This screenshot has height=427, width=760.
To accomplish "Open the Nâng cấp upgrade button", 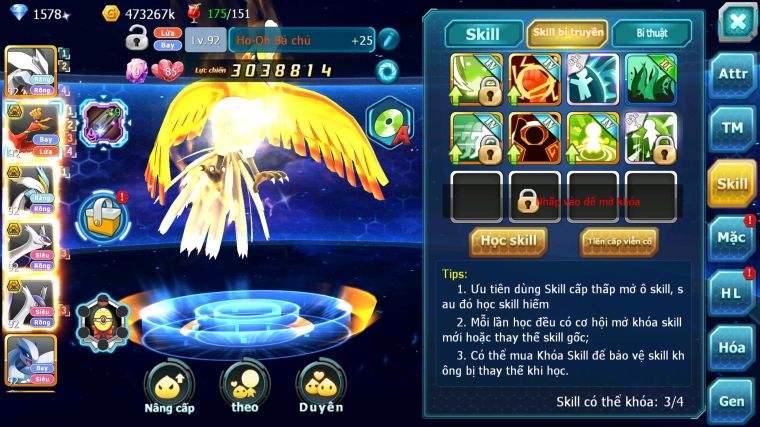I will (169, 388).
